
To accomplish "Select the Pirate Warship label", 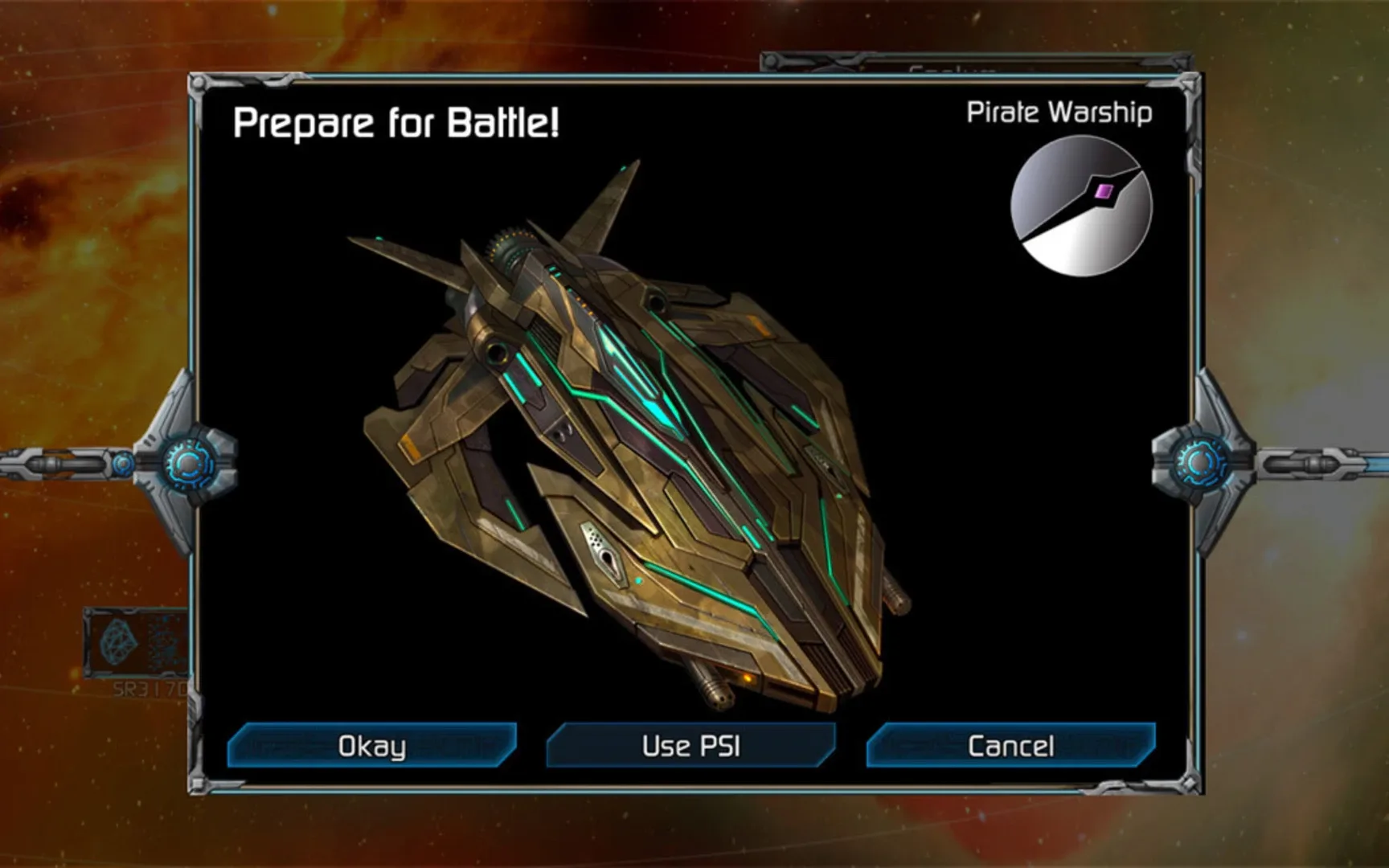I will coord(1059,113).
